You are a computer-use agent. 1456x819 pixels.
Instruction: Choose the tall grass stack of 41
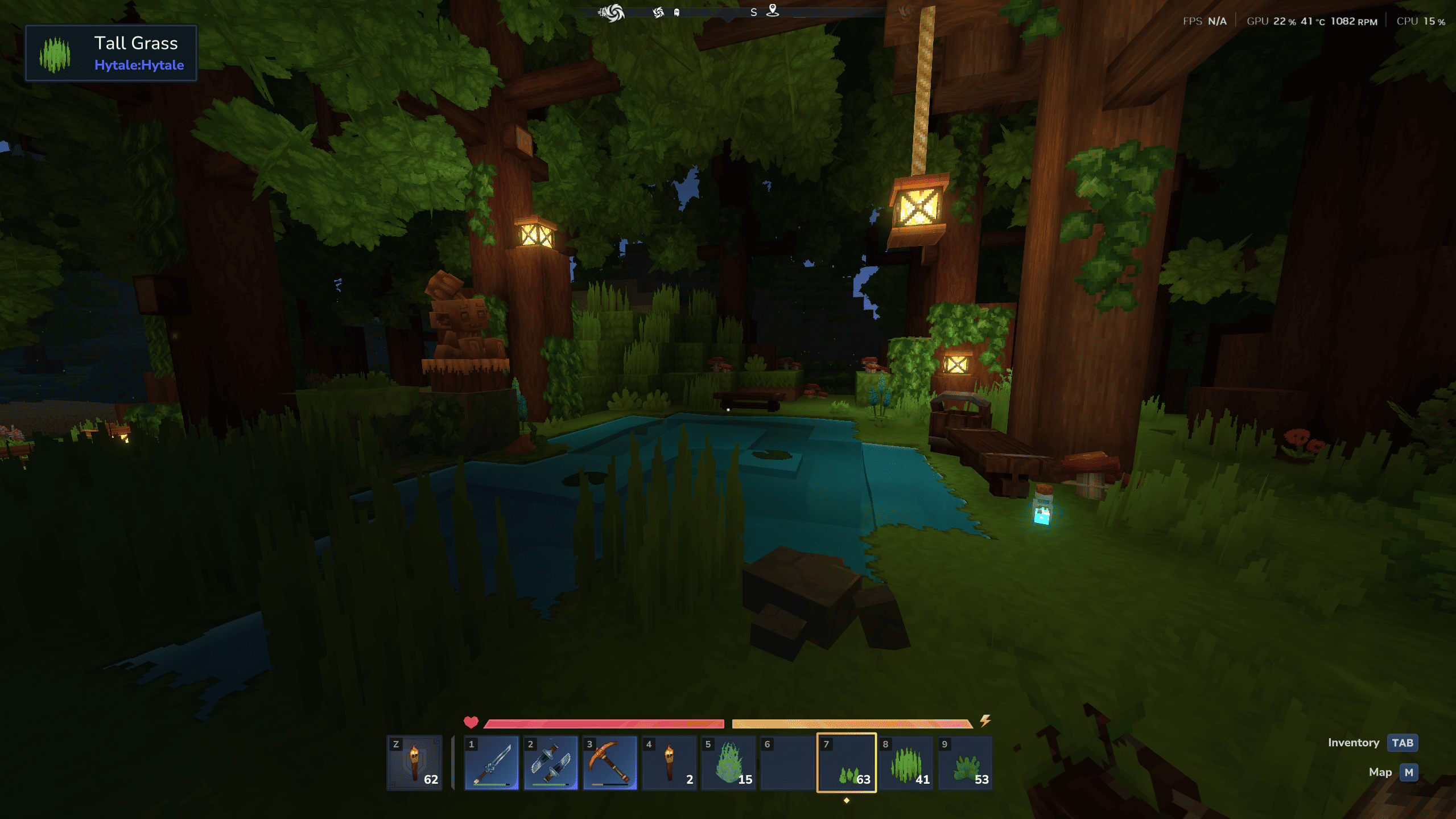click(906, 763)
